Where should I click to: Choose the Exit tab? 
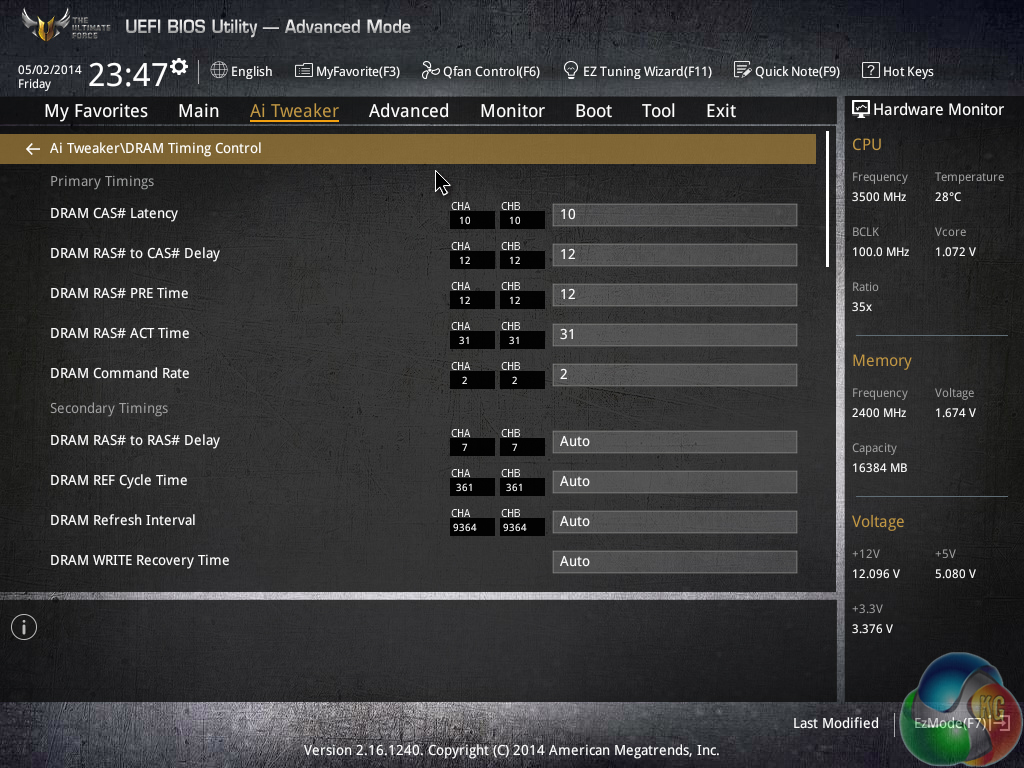tap(720, 111)
